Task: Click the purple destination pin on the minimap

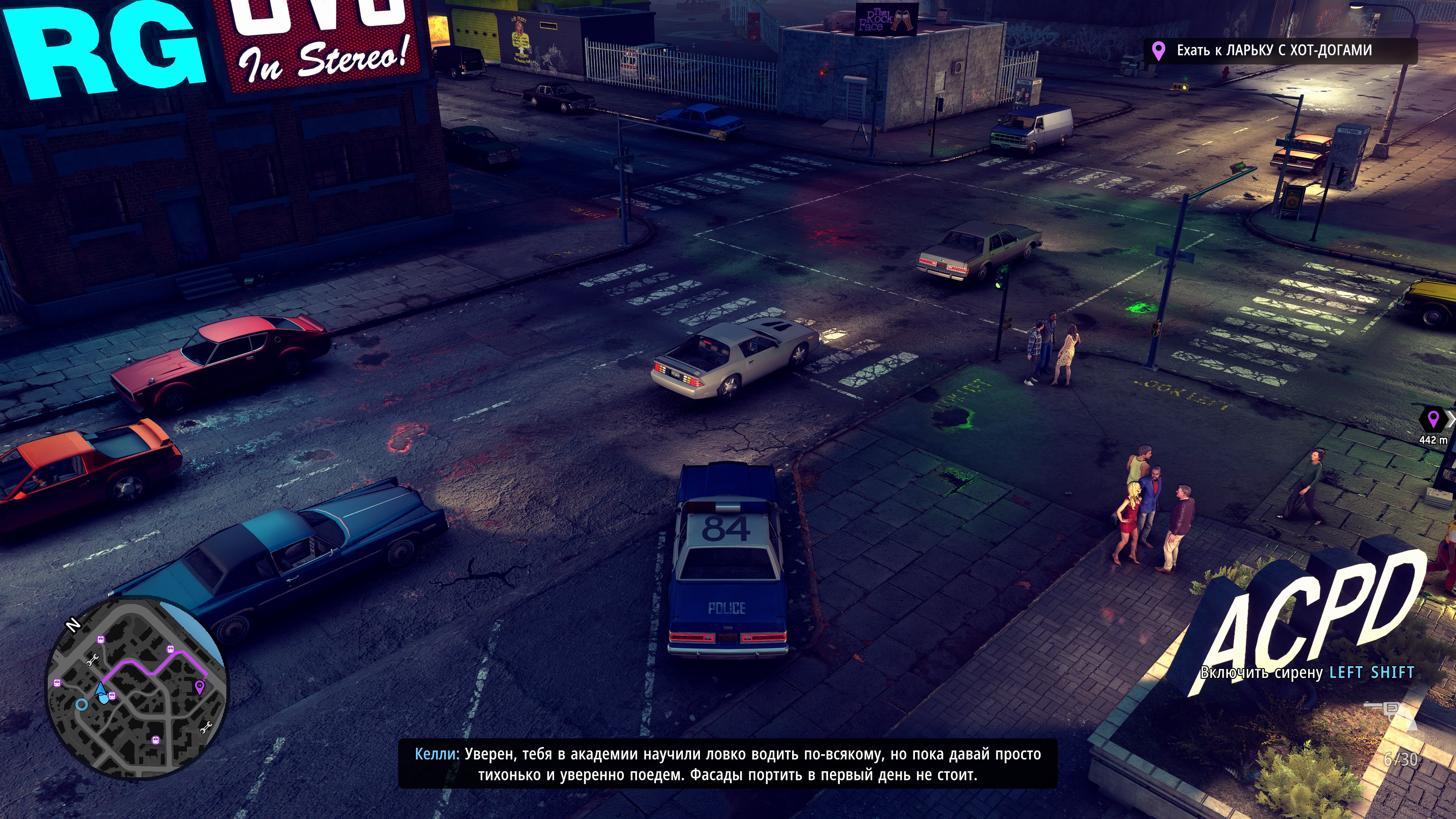Action: coord(199,687)
